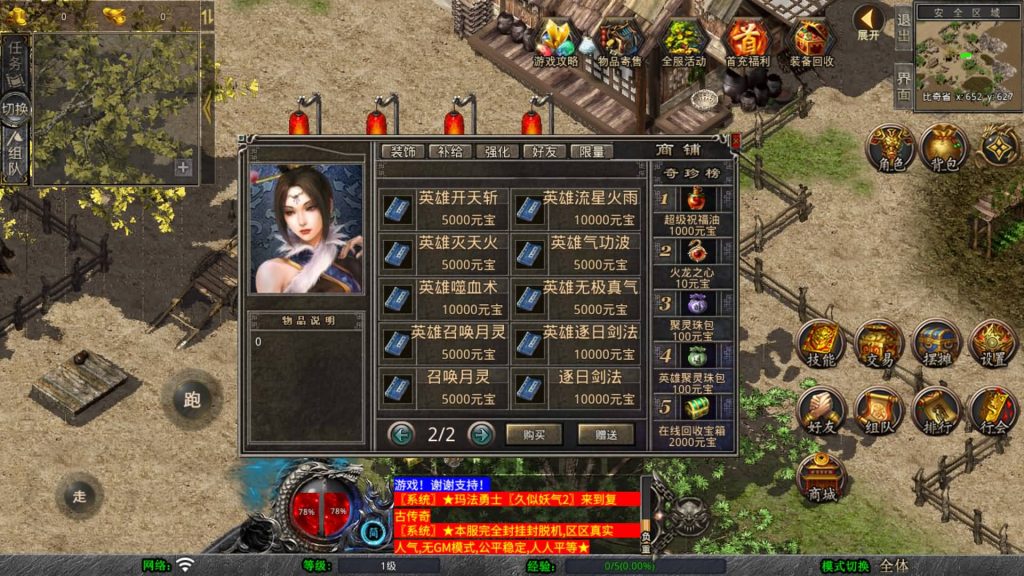Go to previous shop page arrow
The width and height of the screenshot is (1024, 576).
pyautogui.click(x=402, y=434)
